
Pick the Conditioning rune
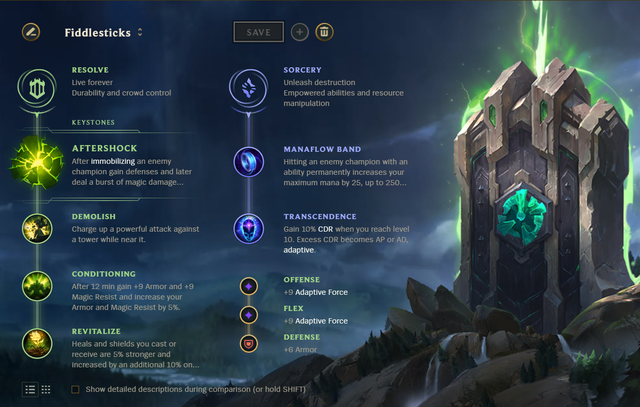click(37, 286)
